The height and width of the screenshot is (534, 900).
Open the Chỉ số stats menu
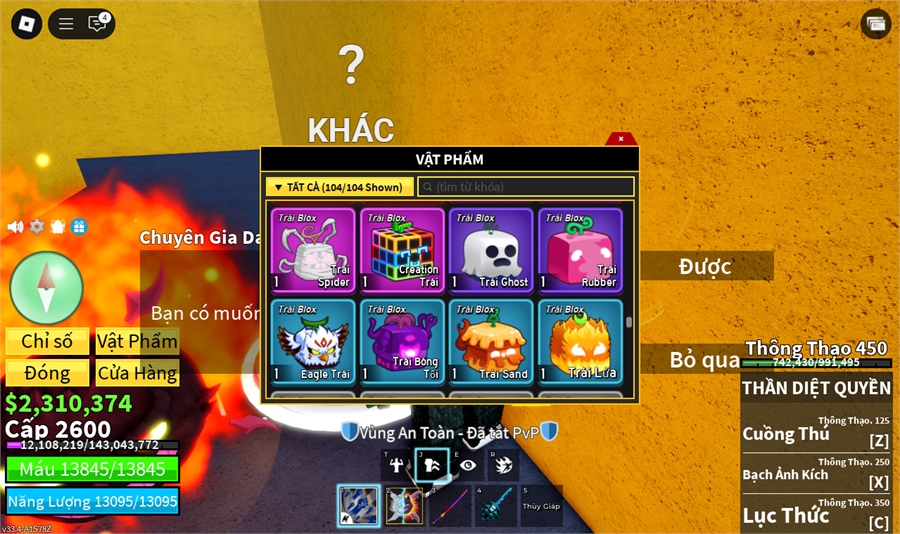point(47,341)
